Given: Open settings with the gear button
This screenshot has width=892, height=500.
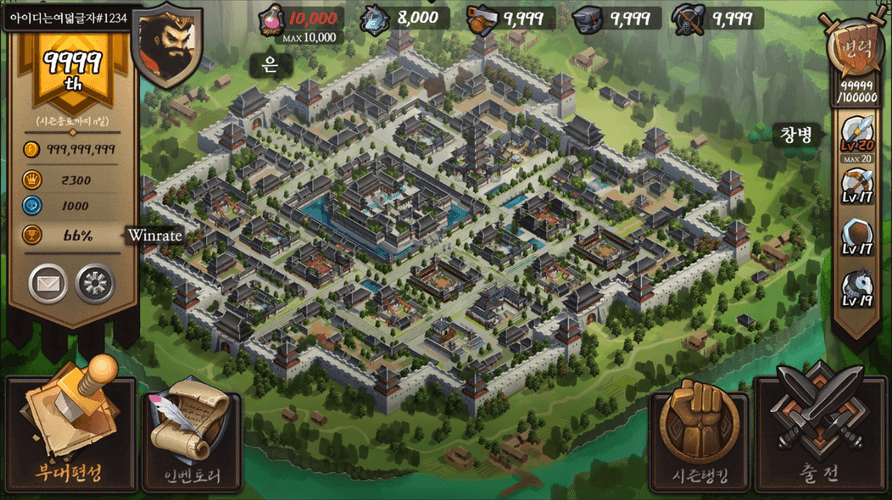Looking at the screenshot, I should coord(95,283).
